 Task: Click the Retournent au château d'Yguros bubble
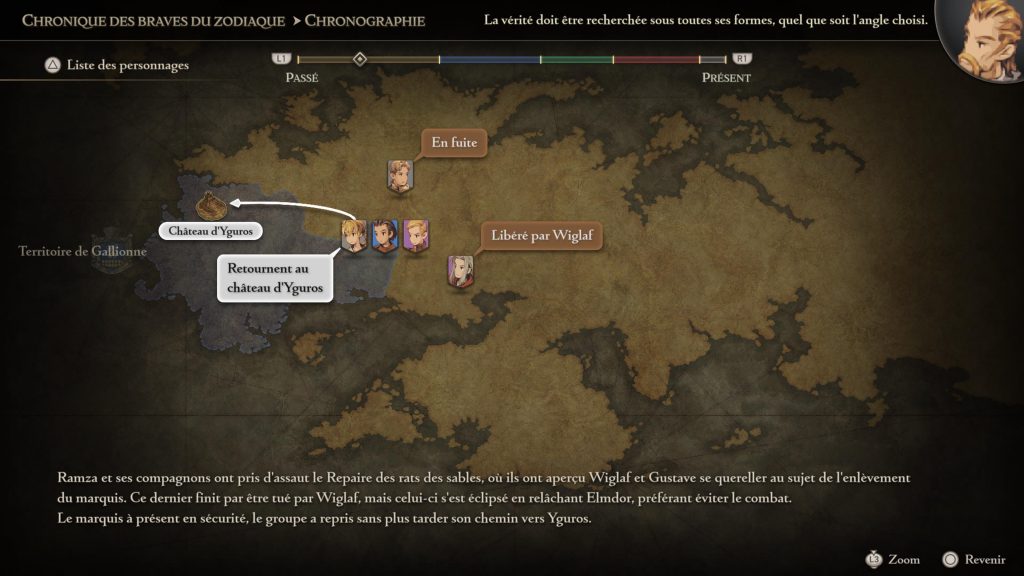(274, 278)
